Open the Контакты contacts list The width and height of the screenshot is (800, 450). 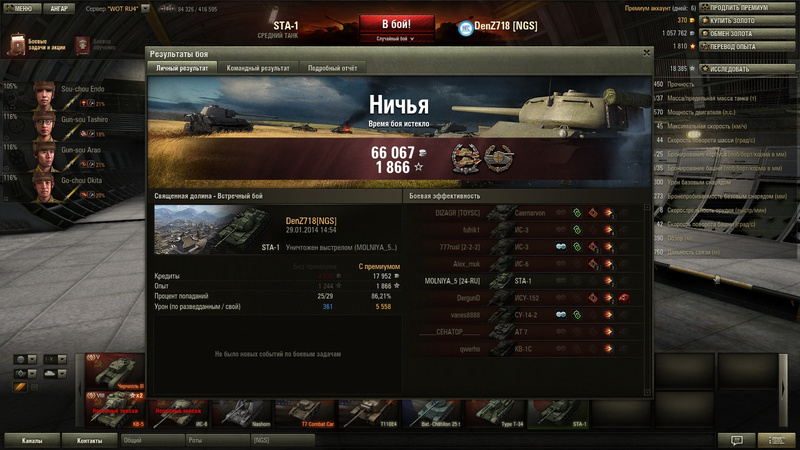pos(90,439)
